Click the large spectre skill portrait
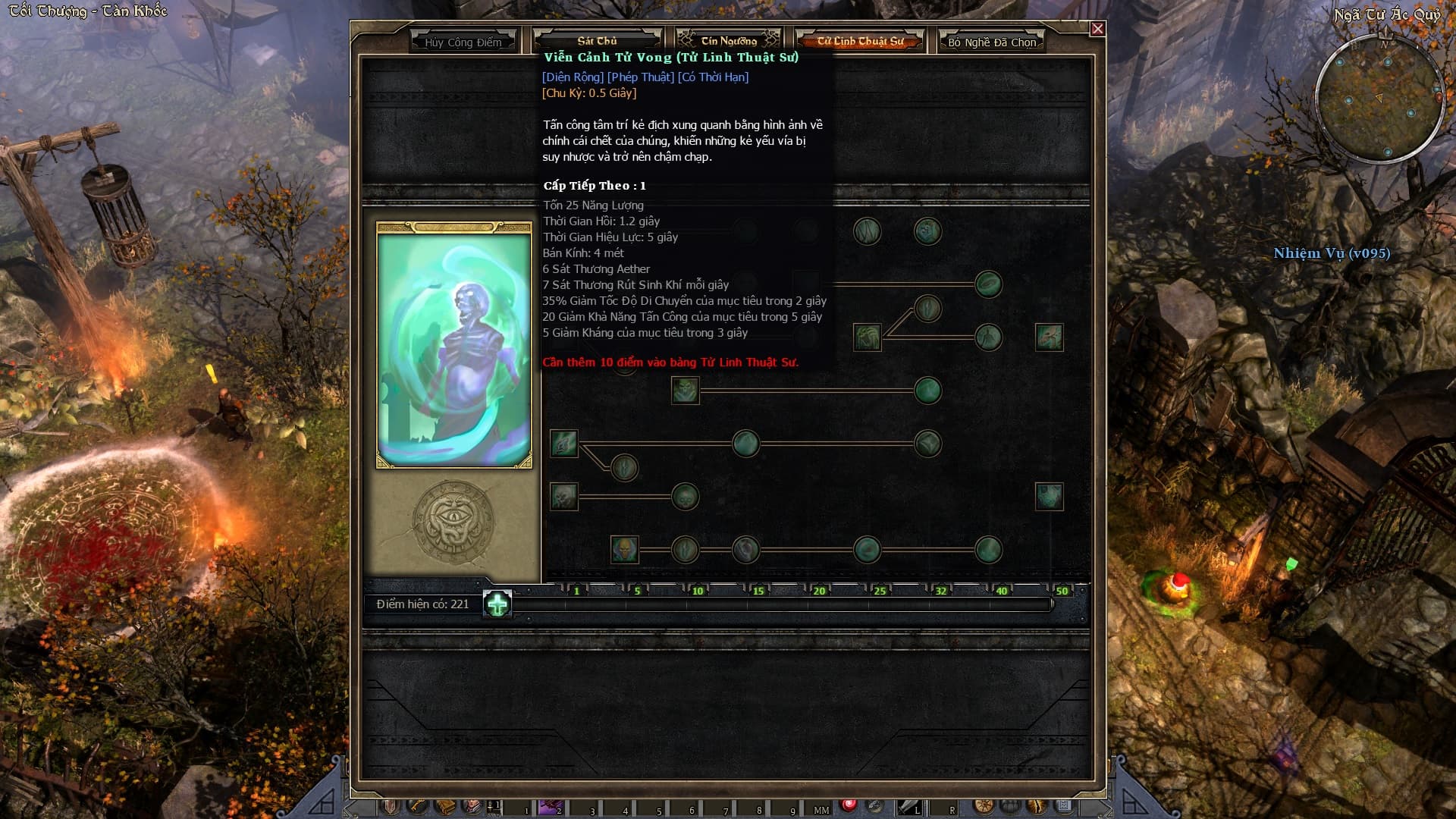Image resolution: width=1456 pixels, height=819 pixels. click(x=453, y=349)
